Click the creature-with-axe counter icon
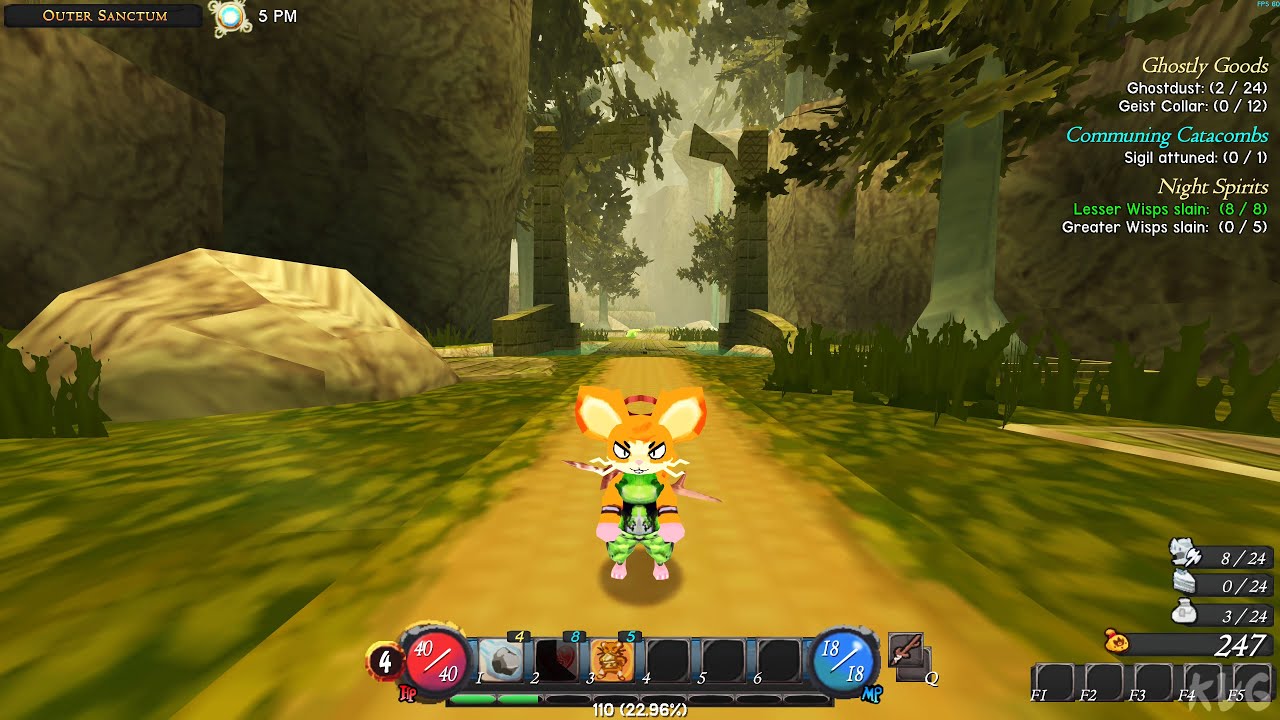 (1184, 555)
